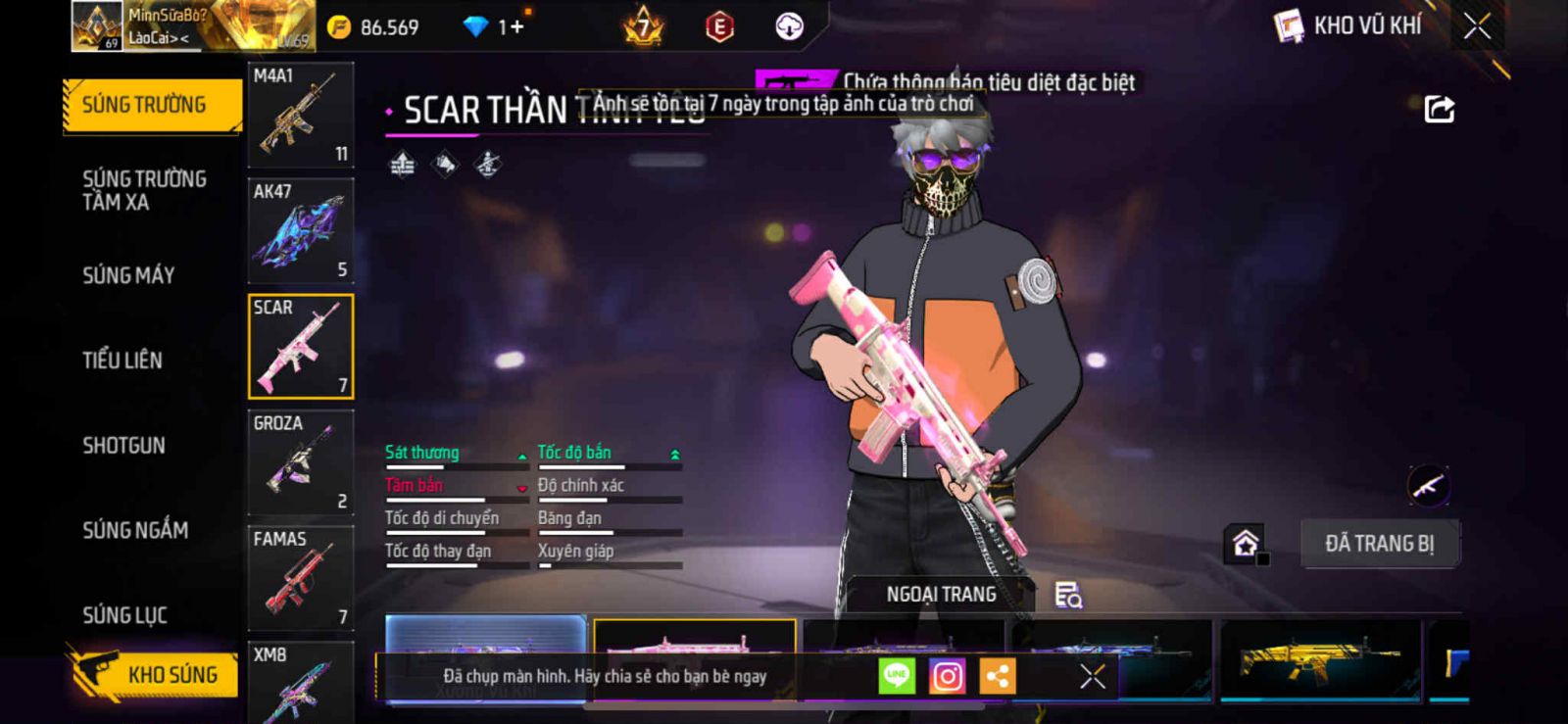The width and height of the screenshot is (1568, 724).
Task: Choose the SHOTGUN category
Action: [123, 446]
